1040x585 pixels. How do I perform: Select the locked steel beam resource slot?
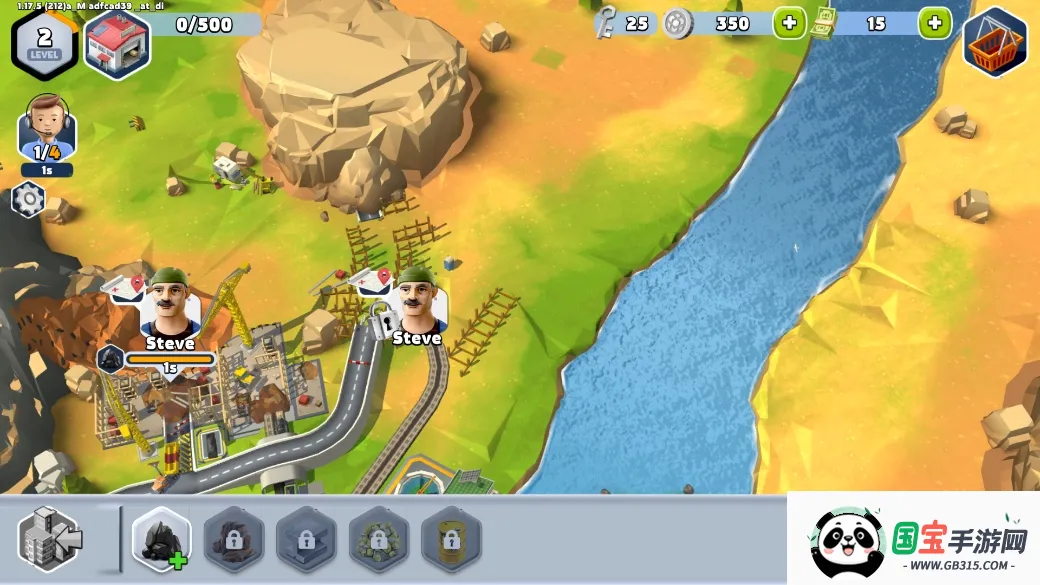(x=306, y=540)
